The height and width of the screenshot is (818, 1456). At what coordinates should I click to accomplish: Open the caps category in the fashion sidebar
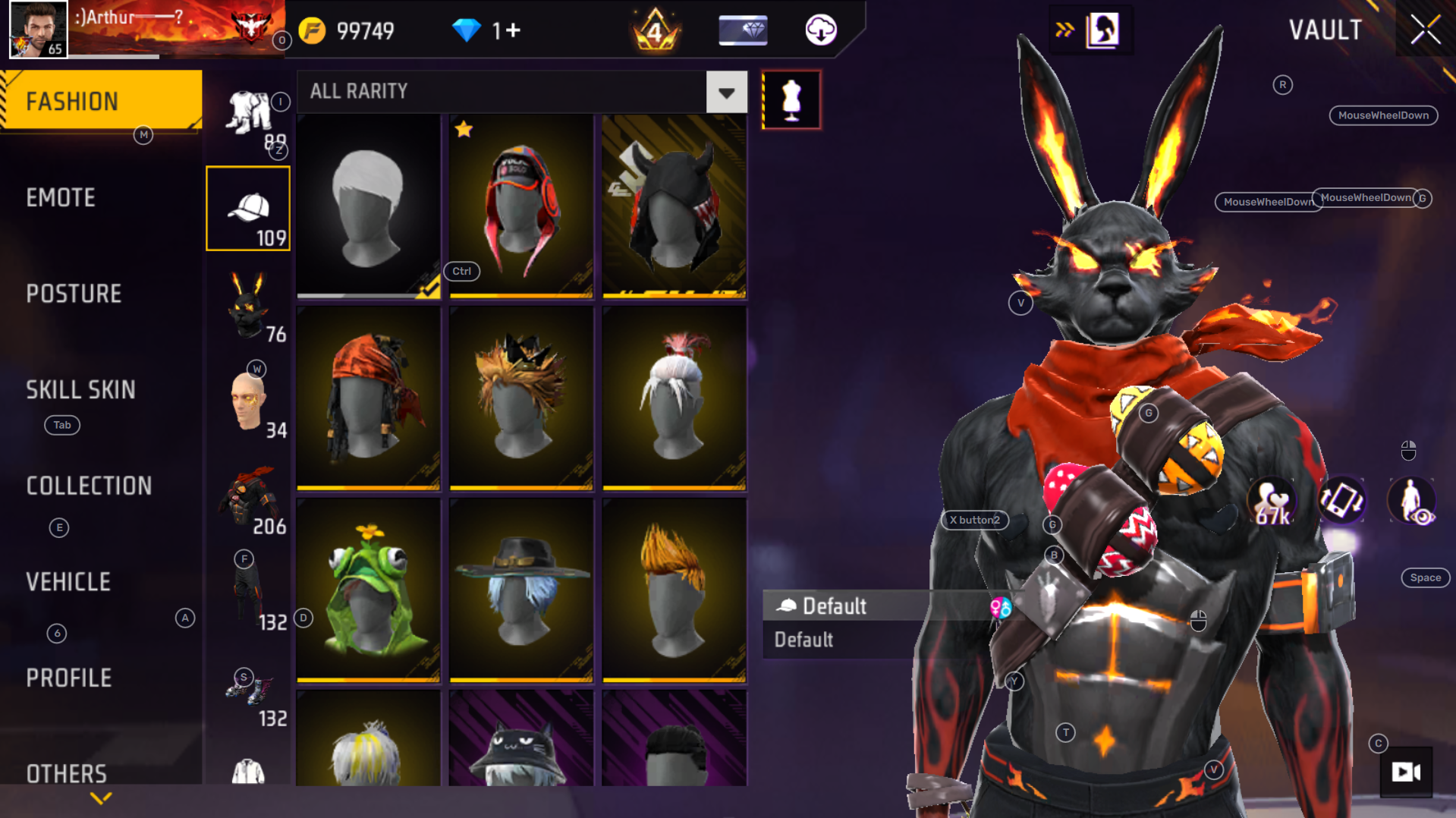[x=248, y=209]
